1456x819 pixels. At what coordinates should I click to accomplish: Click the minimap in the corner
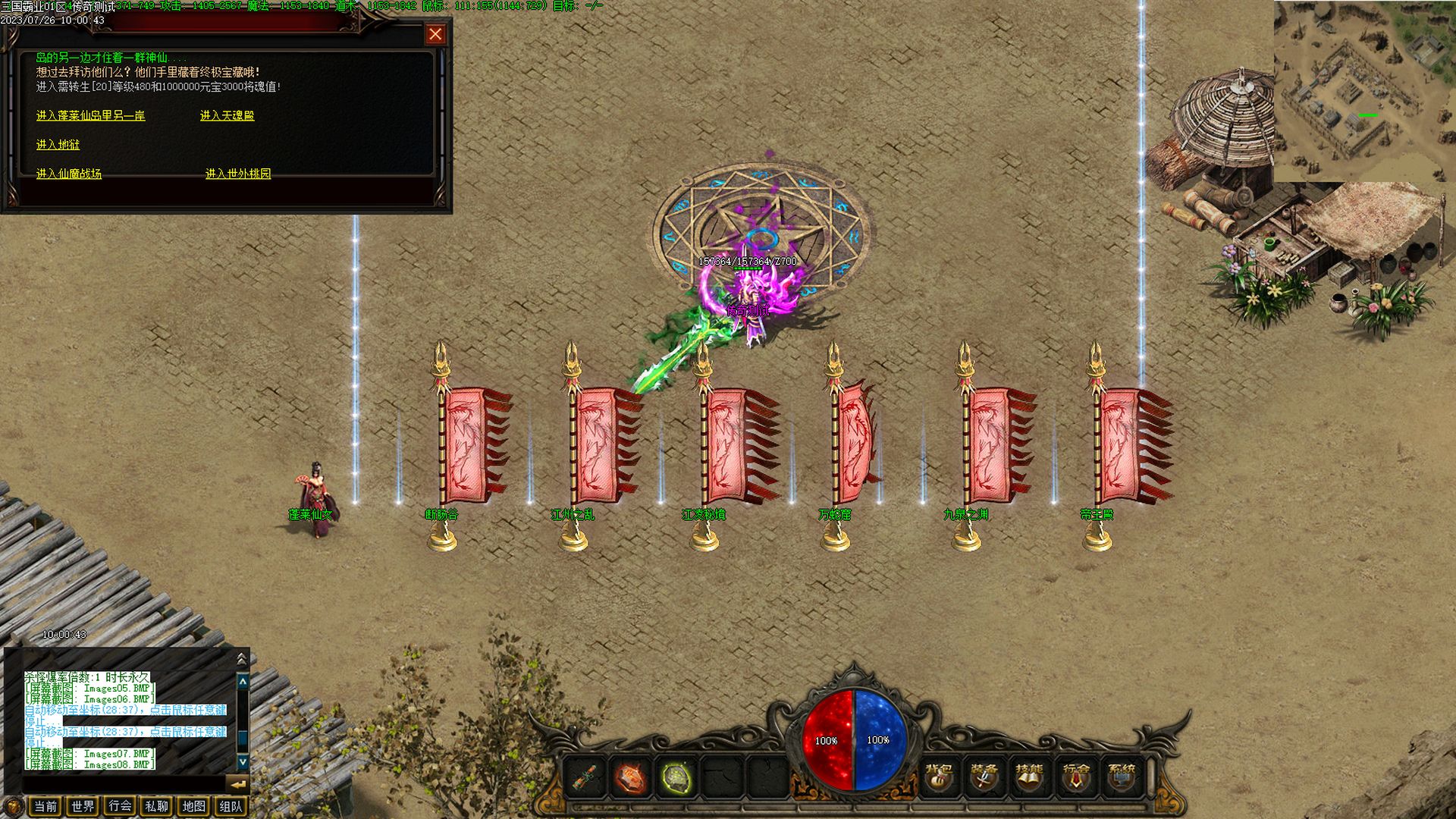(x=1364, y=91)
